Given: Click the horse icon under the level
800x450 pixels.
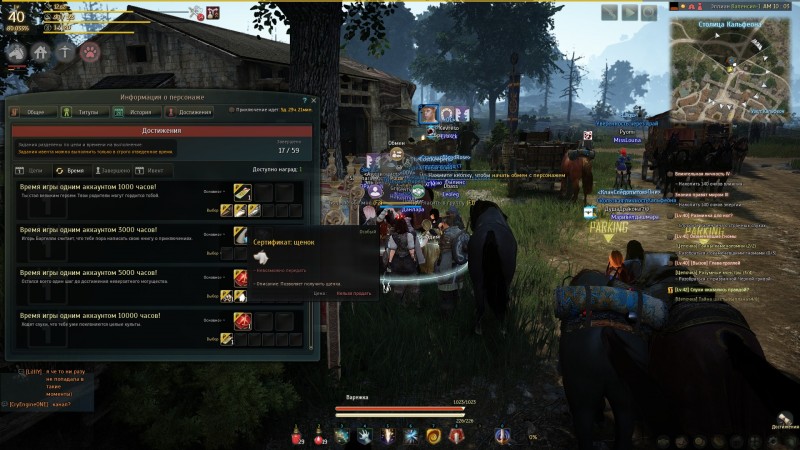Looking at the screenshot, I should click(16, 52).
